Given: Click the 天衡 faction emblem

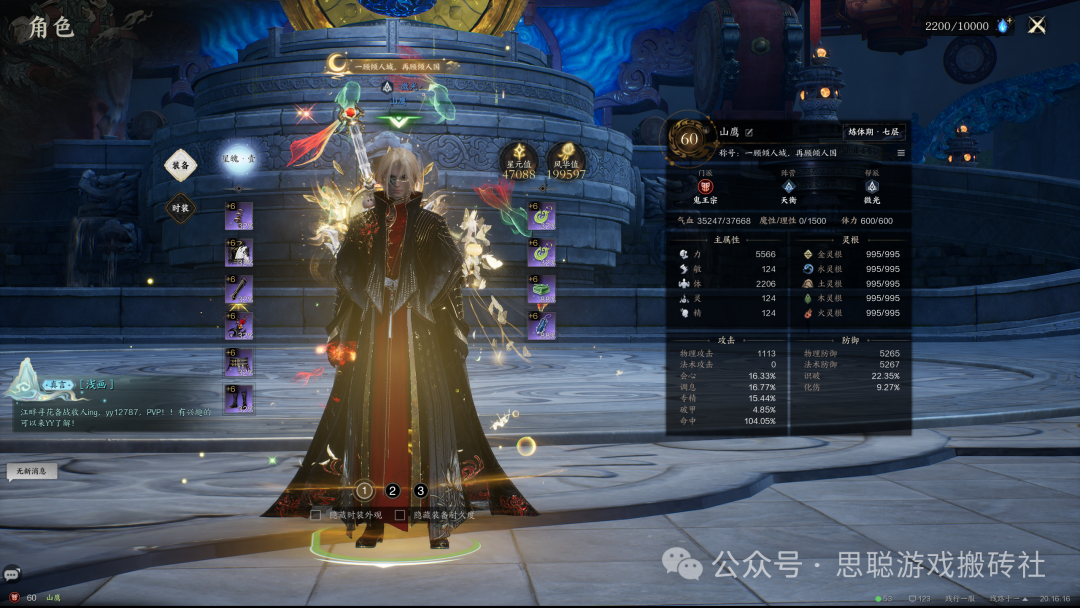Looking at the screenshot, I should (x=789, y=187).
